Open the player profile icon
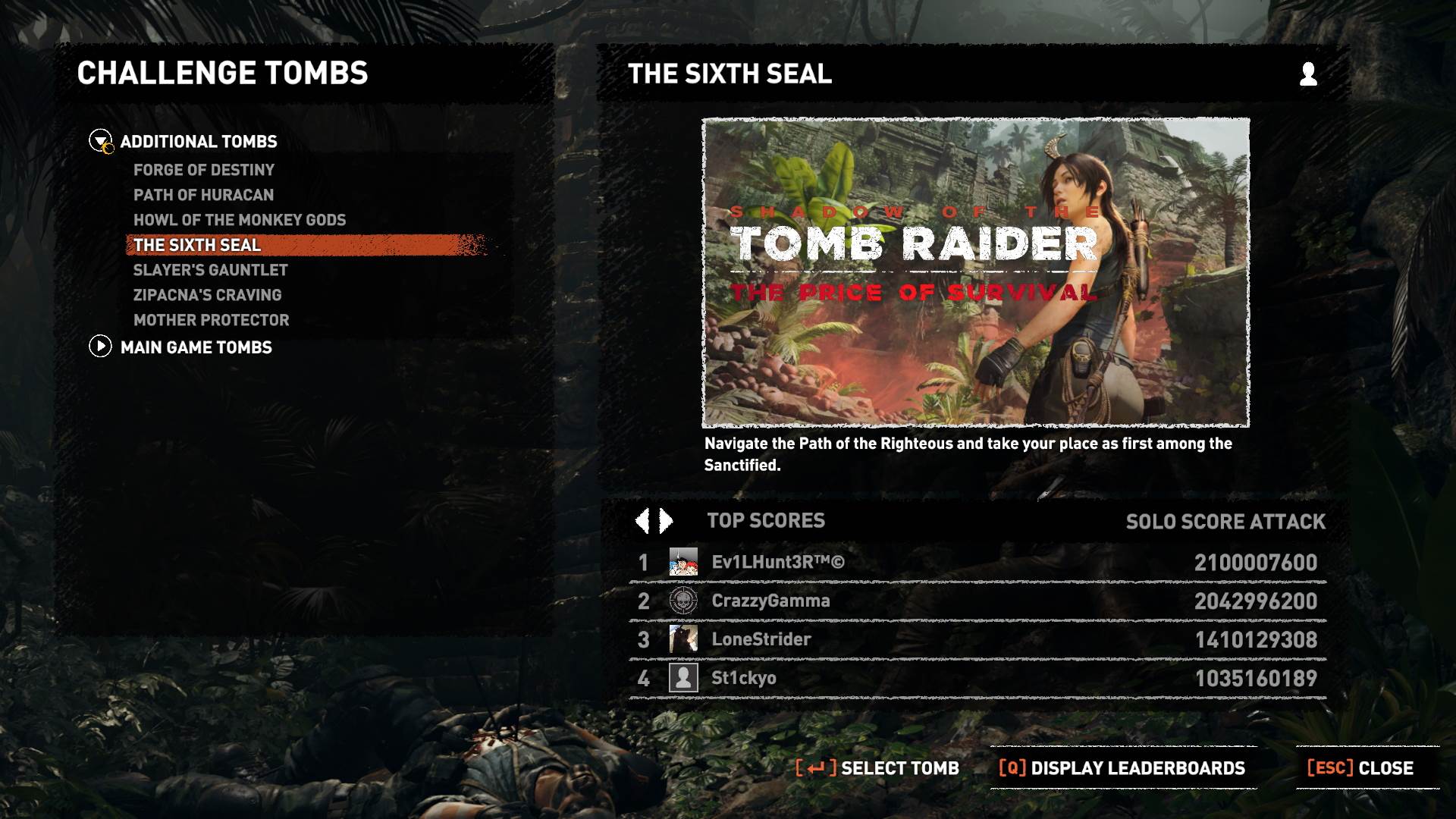This screenshot has width=1456, height=819. [x=1307, y=75]
